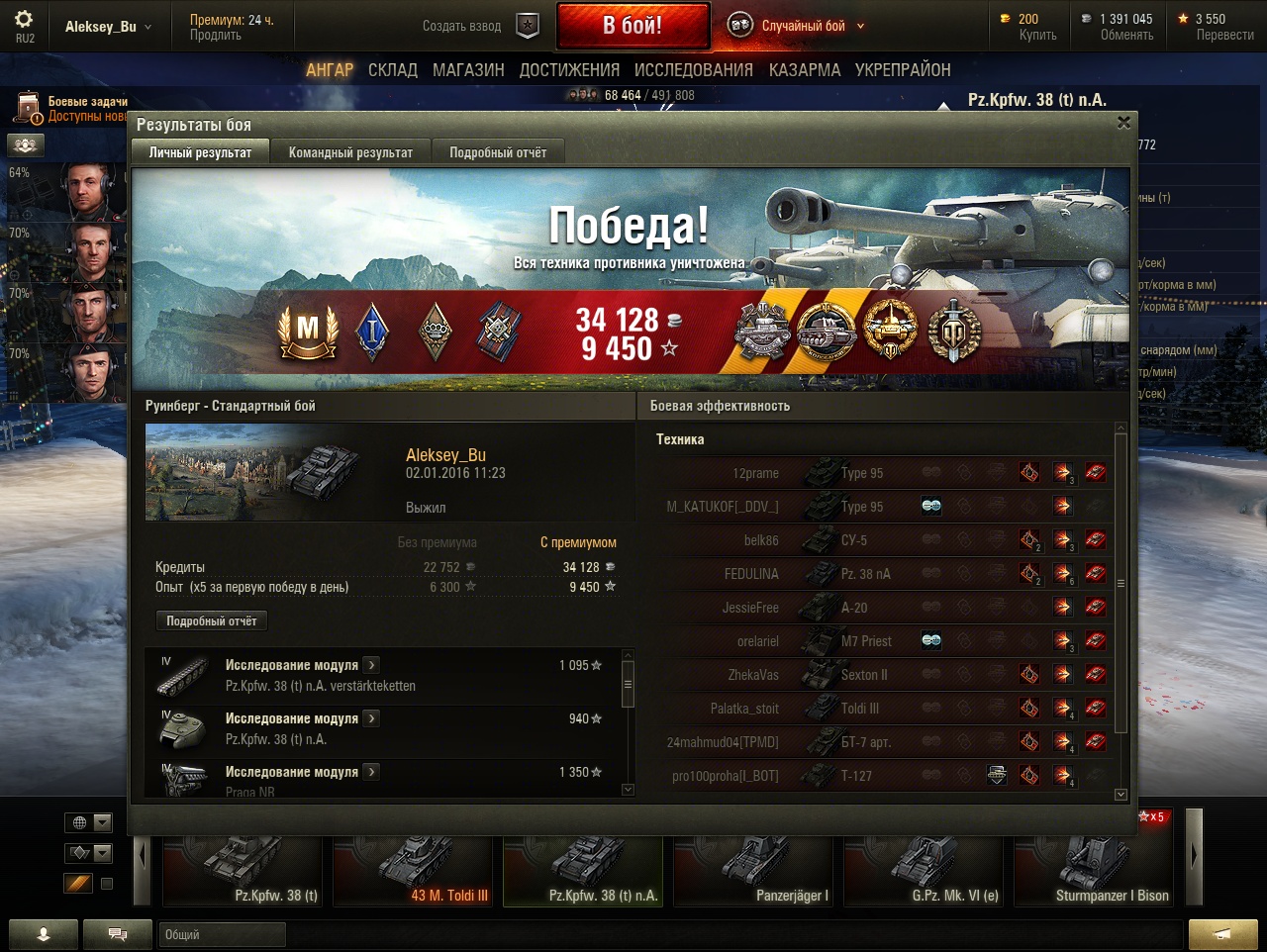Select УКРЕПРАЙОН in the top menu
The height and width of the screenshot is (952, 1267).
[903, 70]
